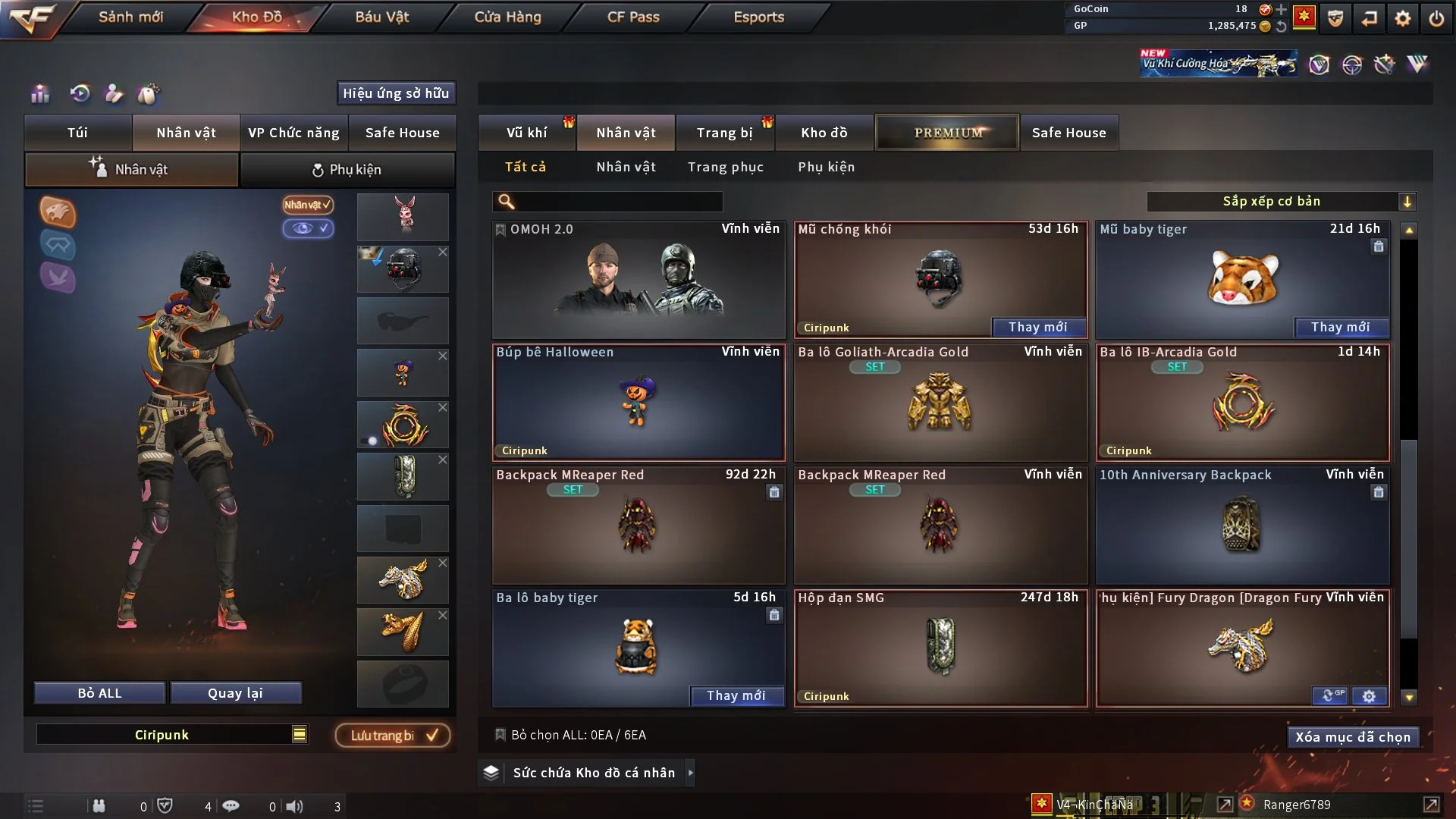Save loadout with Lưu trang bị

(393, 735)
